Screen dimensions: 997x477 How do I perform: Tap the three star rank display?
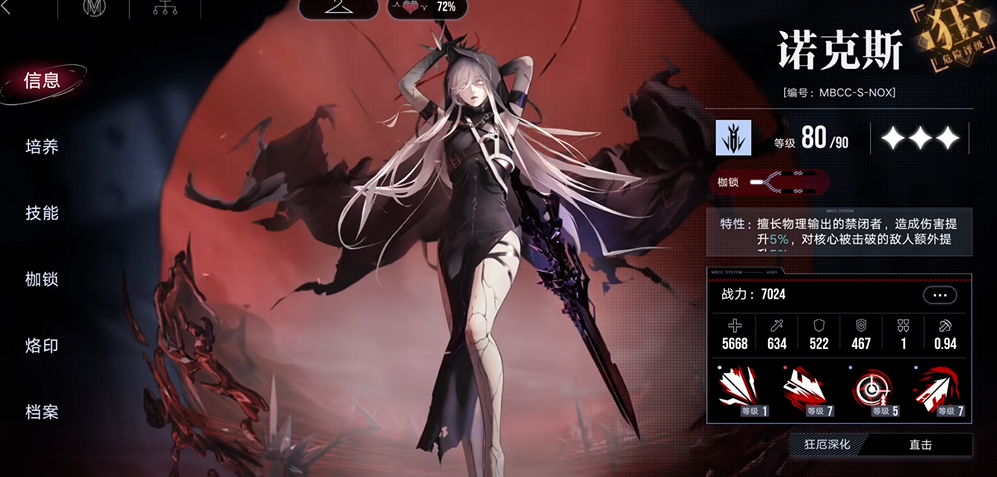pos(920,140)
